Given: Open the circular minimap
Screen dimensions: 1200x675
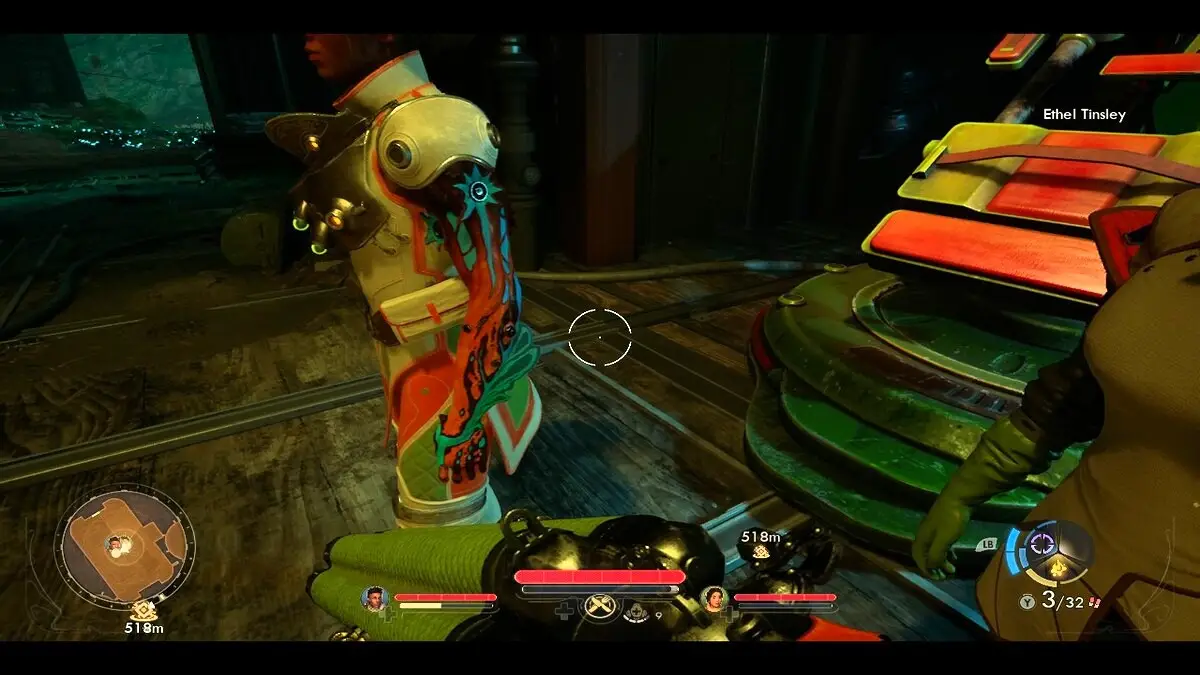Looking at the screenshot, I should pyautogui.click(x=124, y=546).
